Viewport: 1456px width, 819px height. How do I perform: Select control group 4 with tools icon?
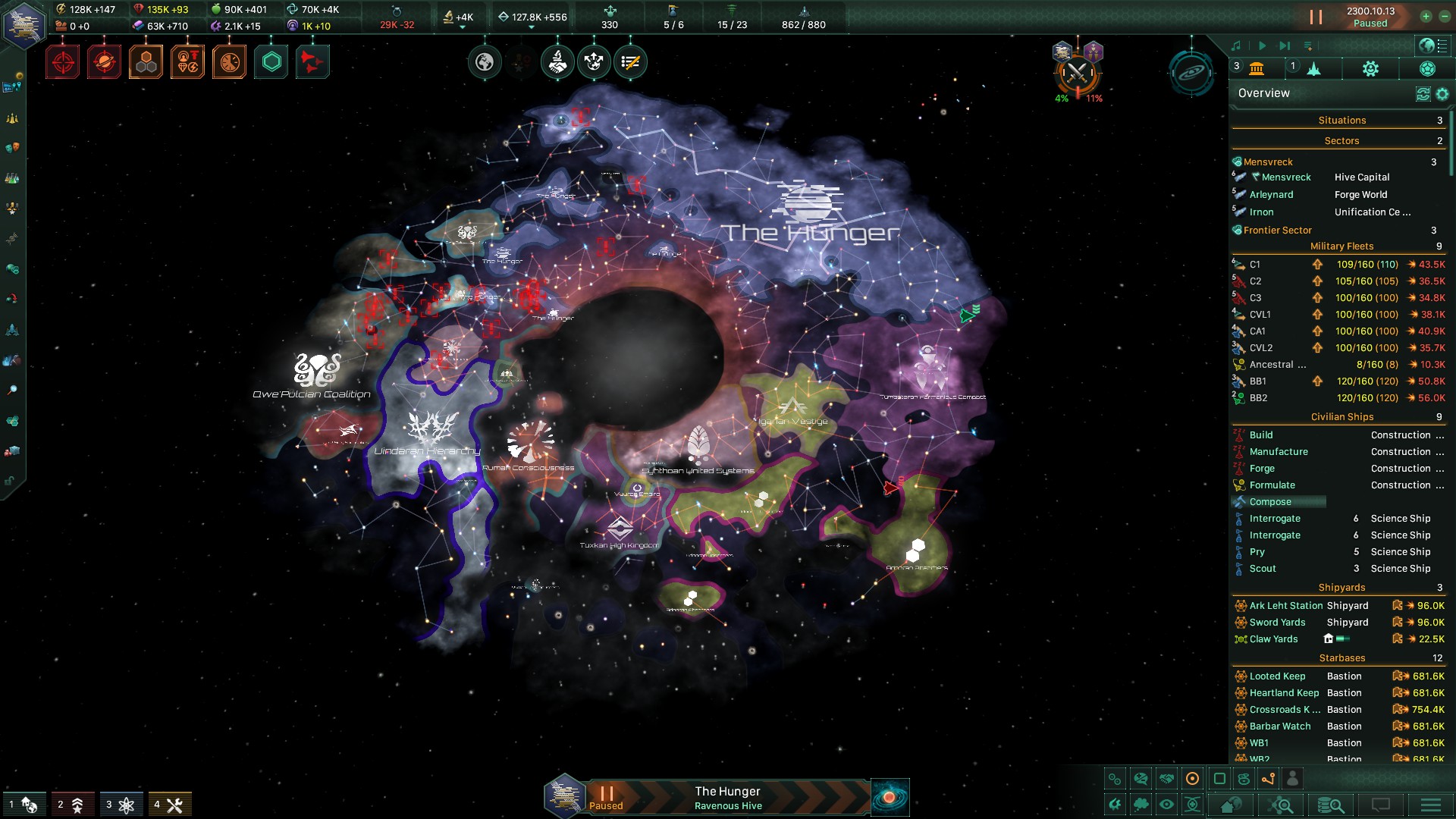(168, 805)
